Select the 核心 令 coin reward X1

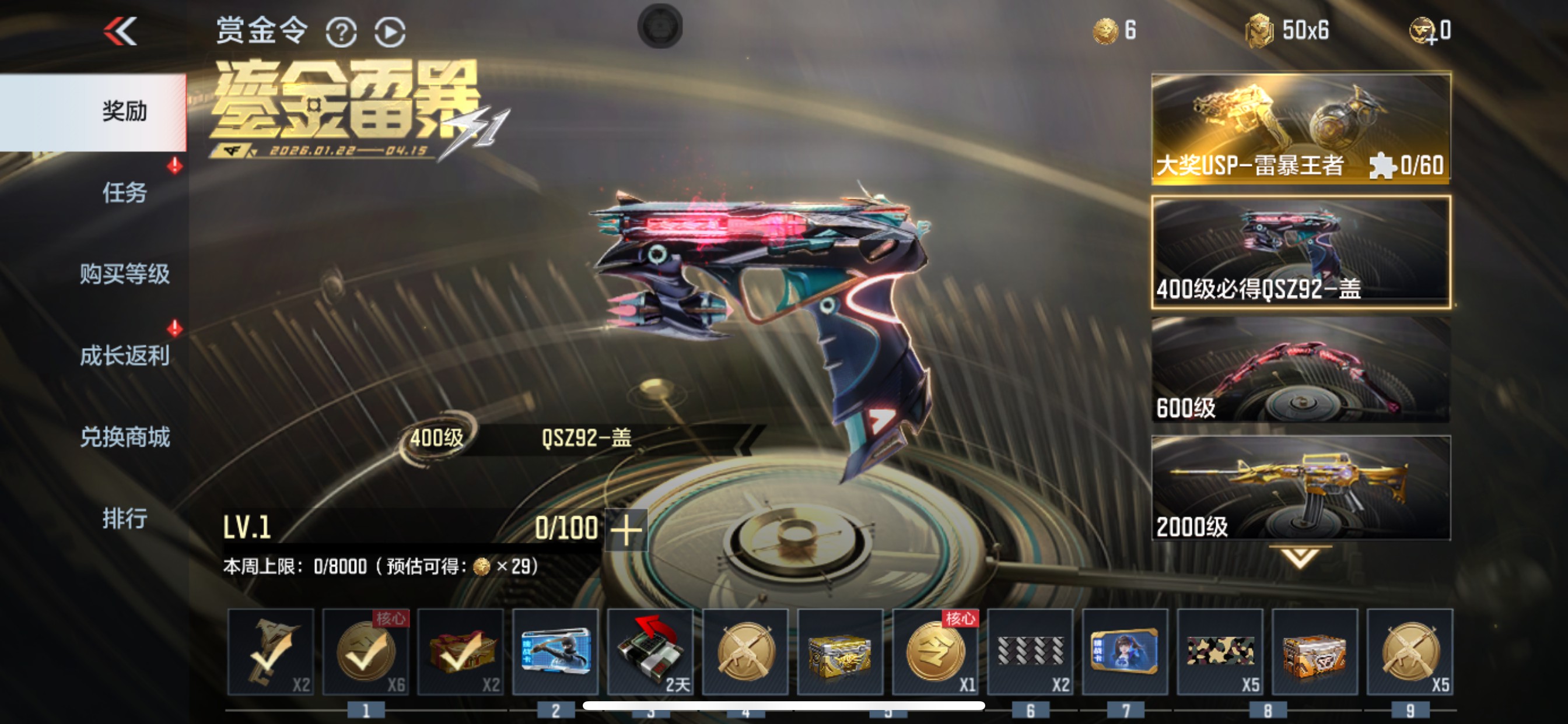(935, 652)
